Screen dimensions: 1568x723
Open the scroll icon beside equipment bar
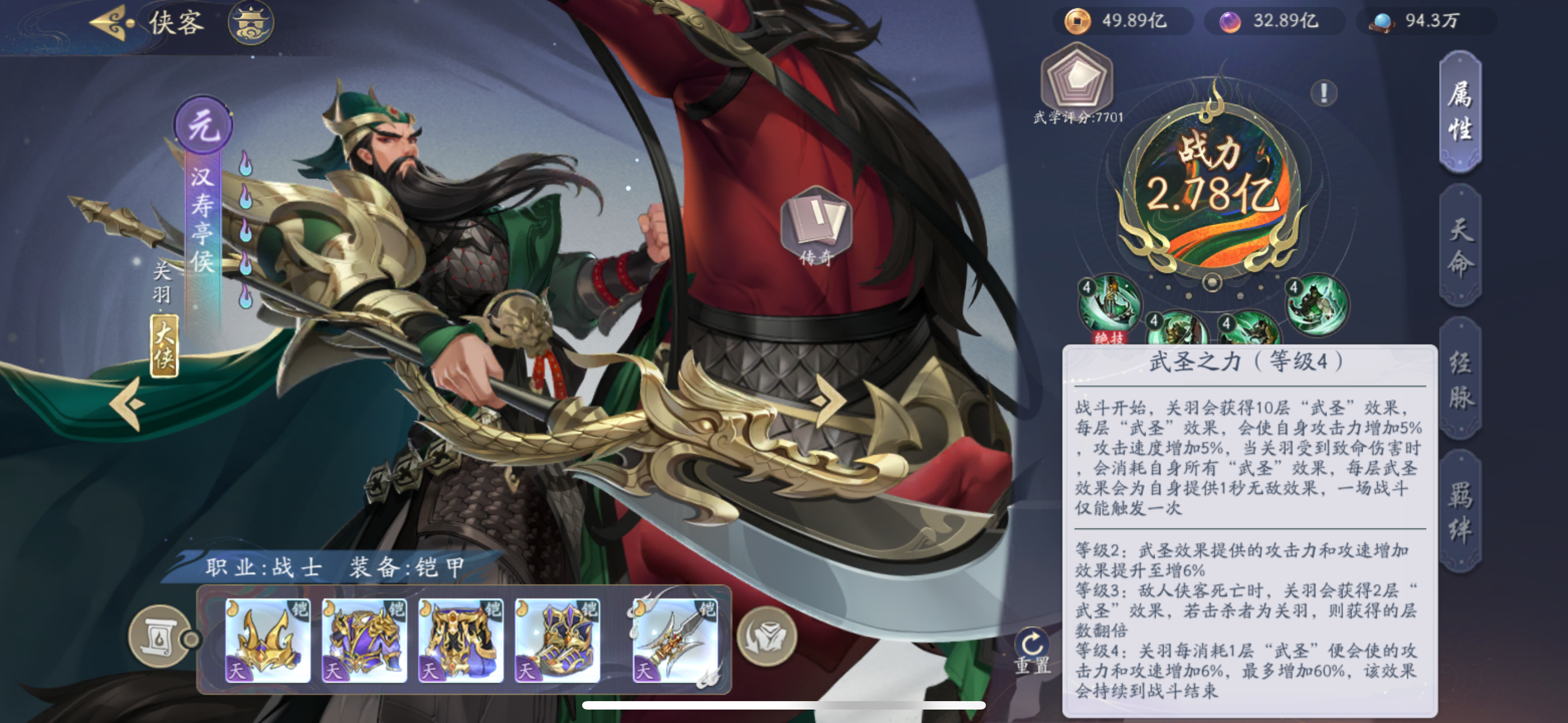[159, 637]
